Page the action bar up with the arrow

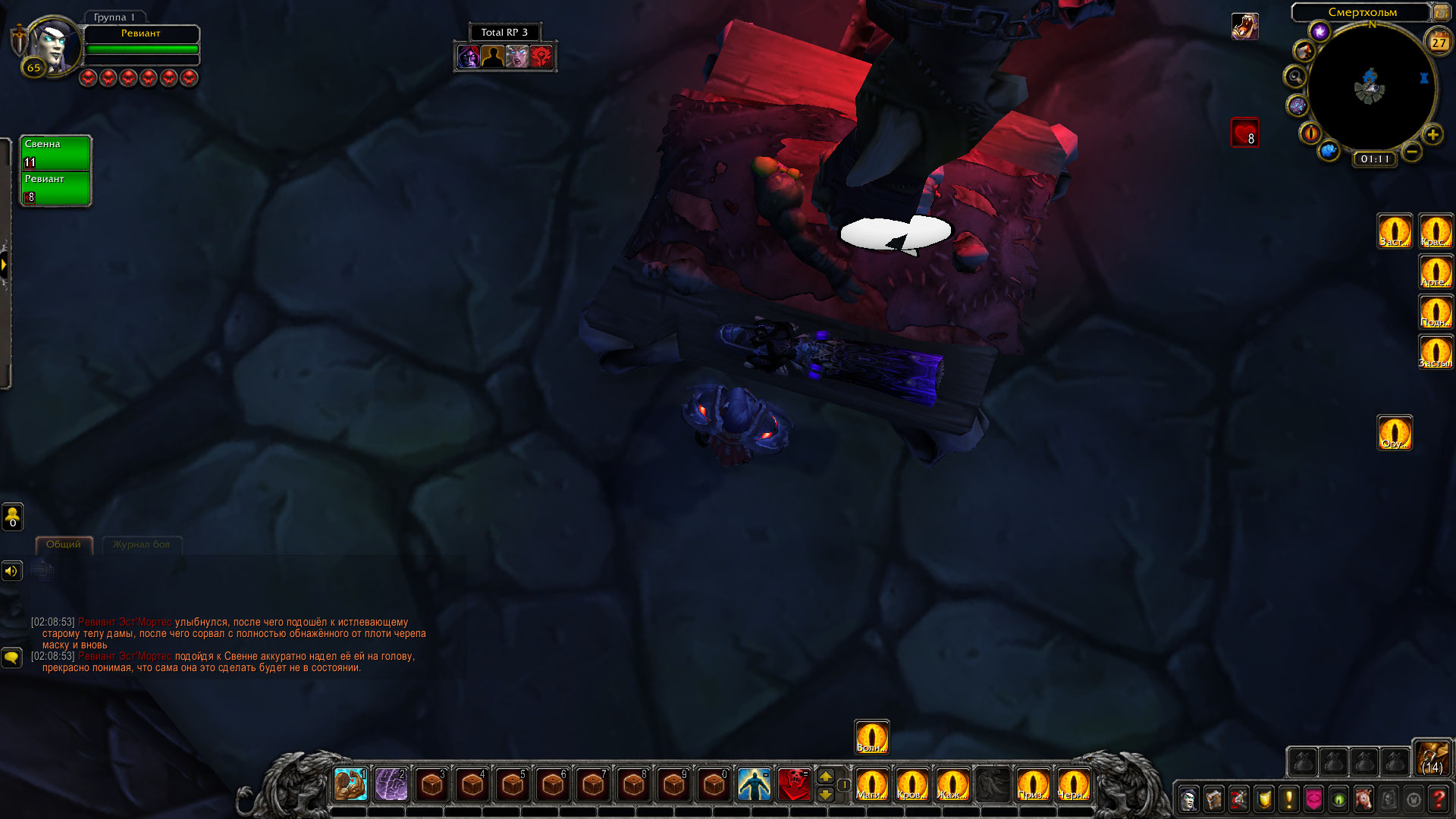tap(826, 776)
